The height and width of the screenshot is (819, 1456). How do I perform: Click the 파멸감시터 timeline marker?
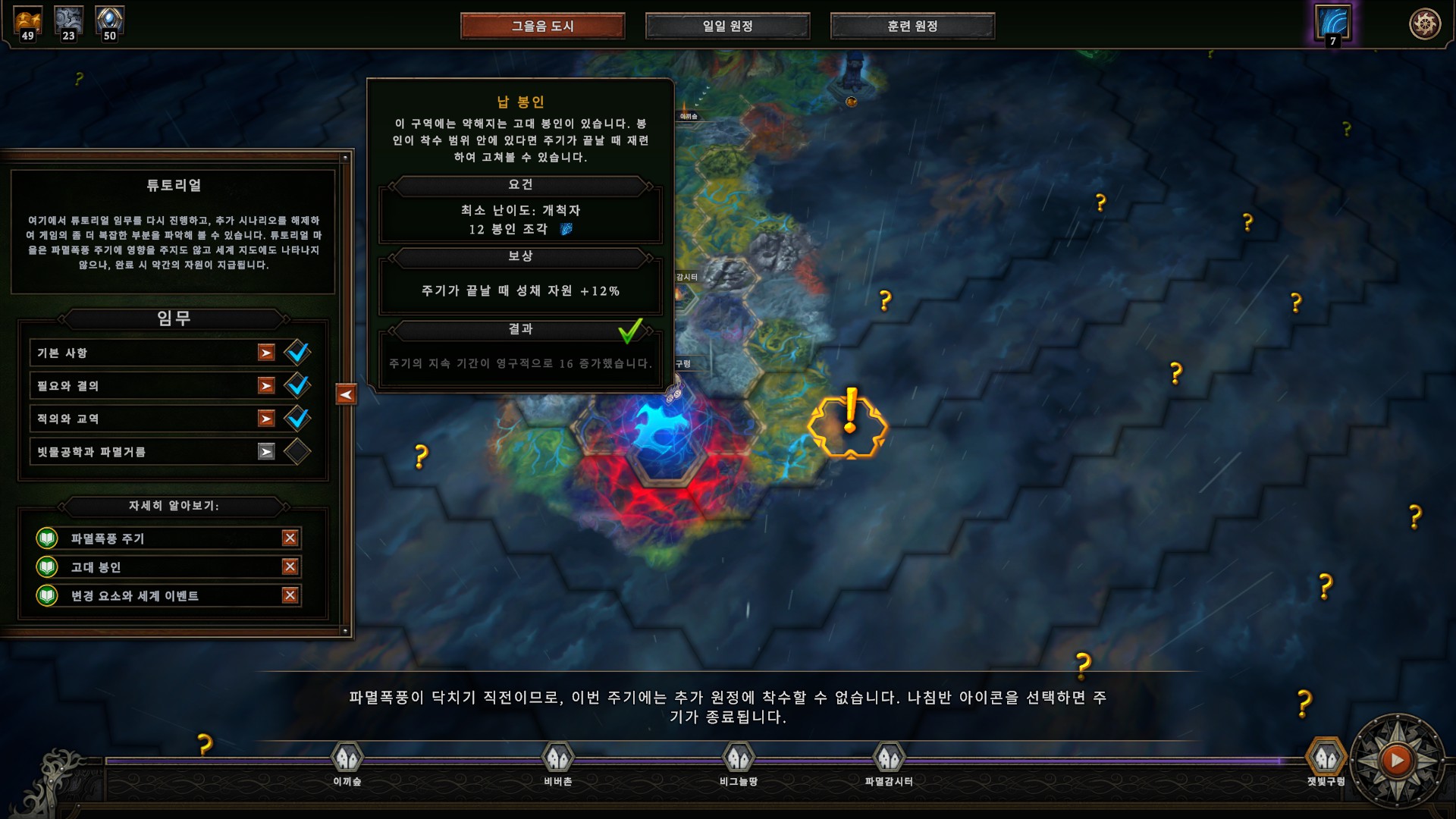[x=889, y=758]
